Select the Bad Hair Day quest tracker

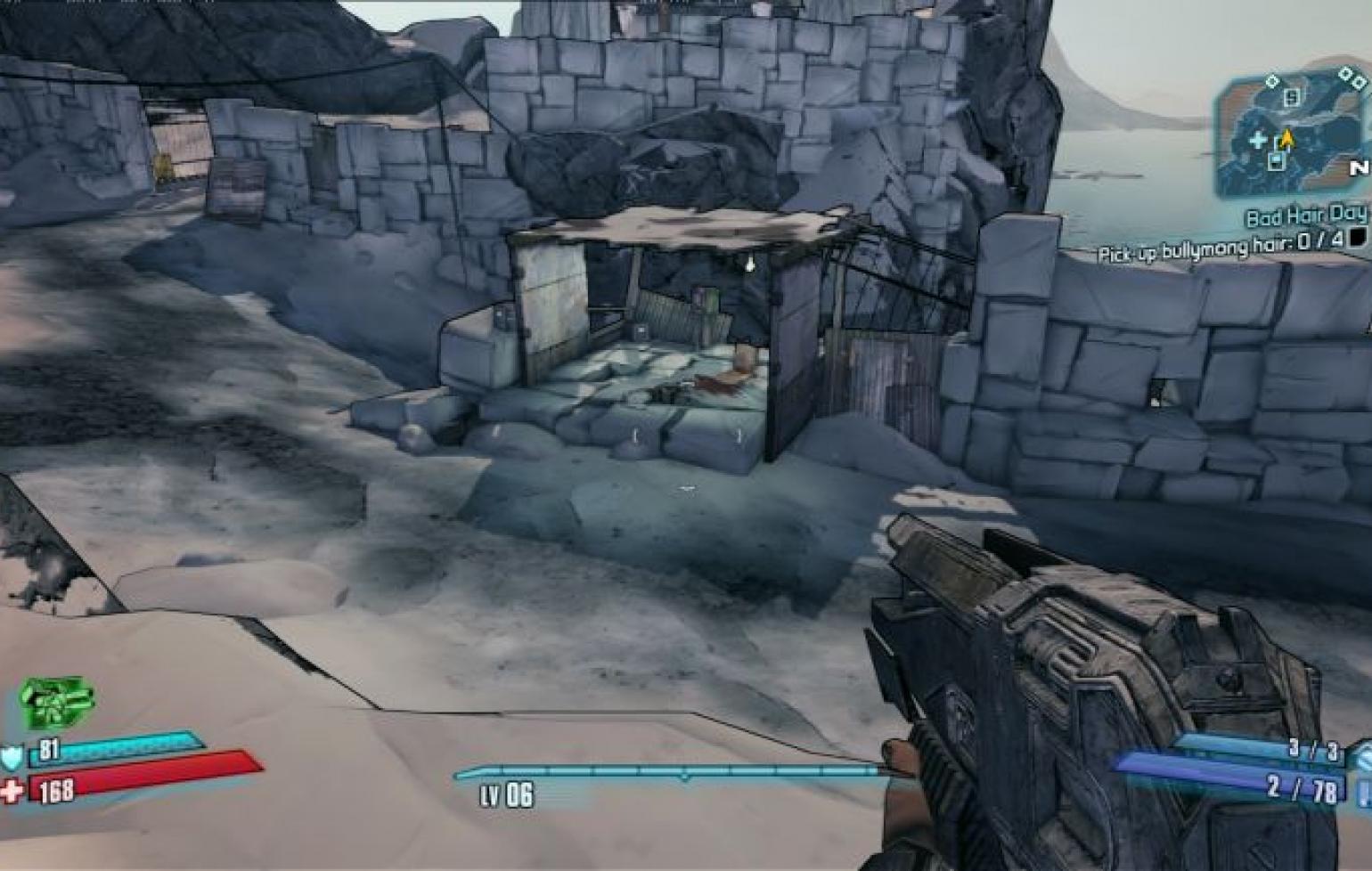(1305, 216)
